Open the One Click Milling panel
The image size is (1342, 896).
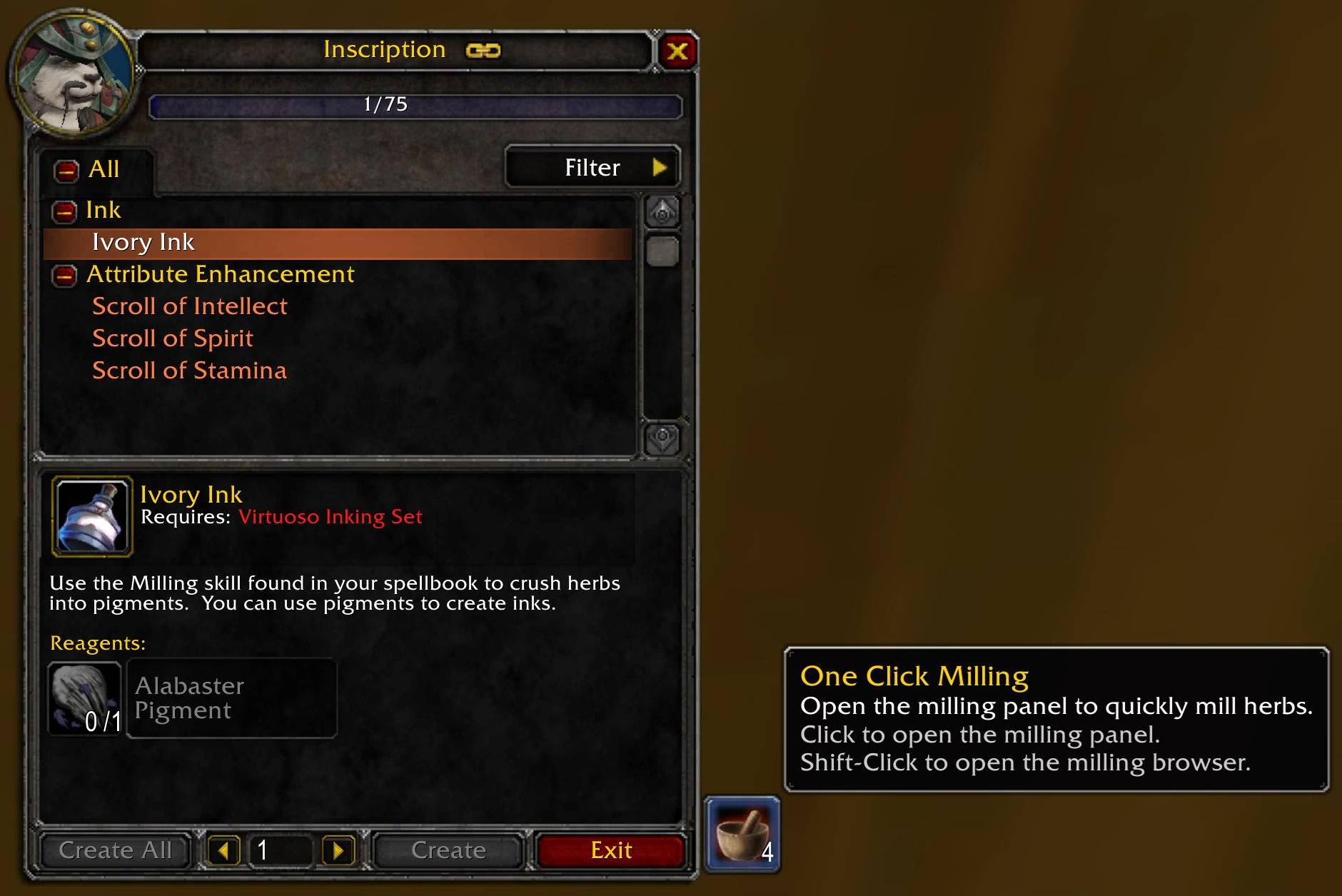coord(742,835)
